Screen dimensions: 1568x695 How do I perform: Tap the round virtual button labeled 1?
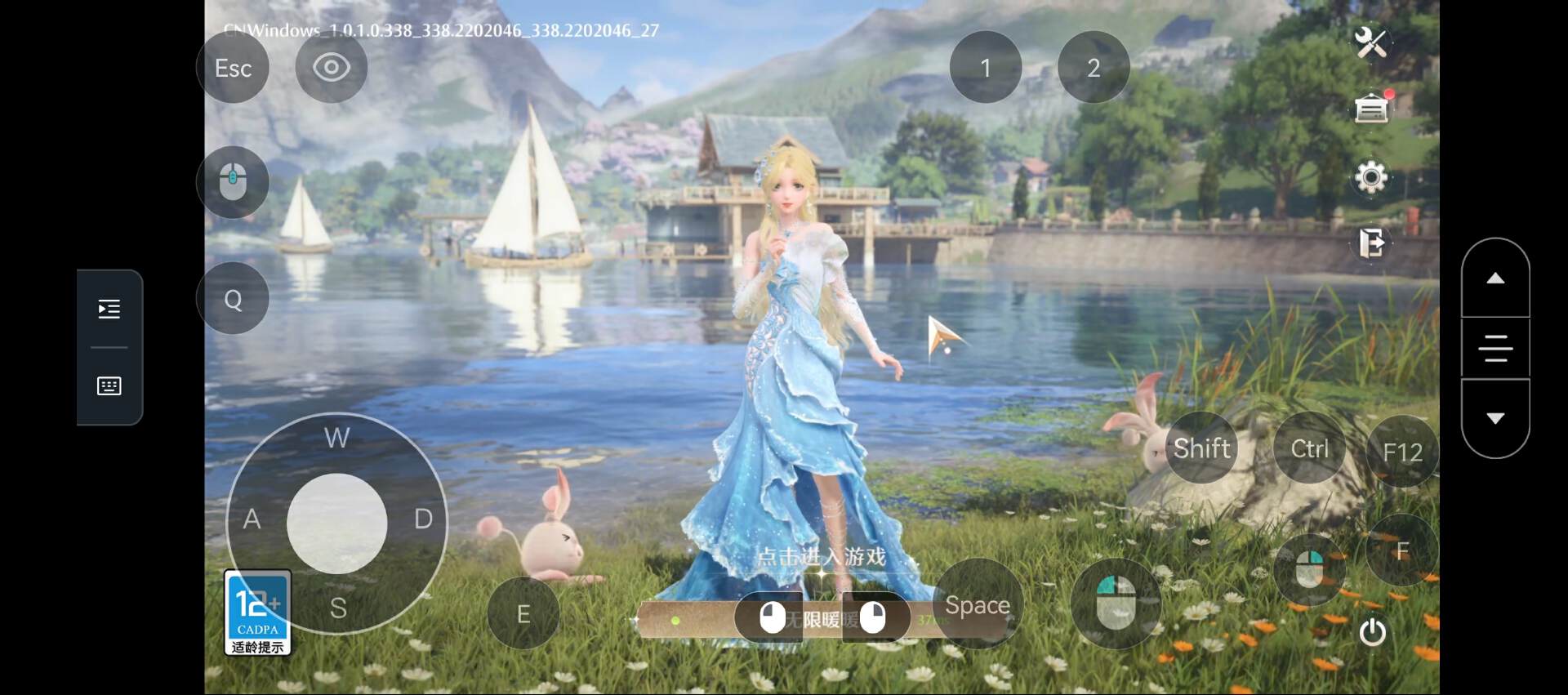point(985,68)
